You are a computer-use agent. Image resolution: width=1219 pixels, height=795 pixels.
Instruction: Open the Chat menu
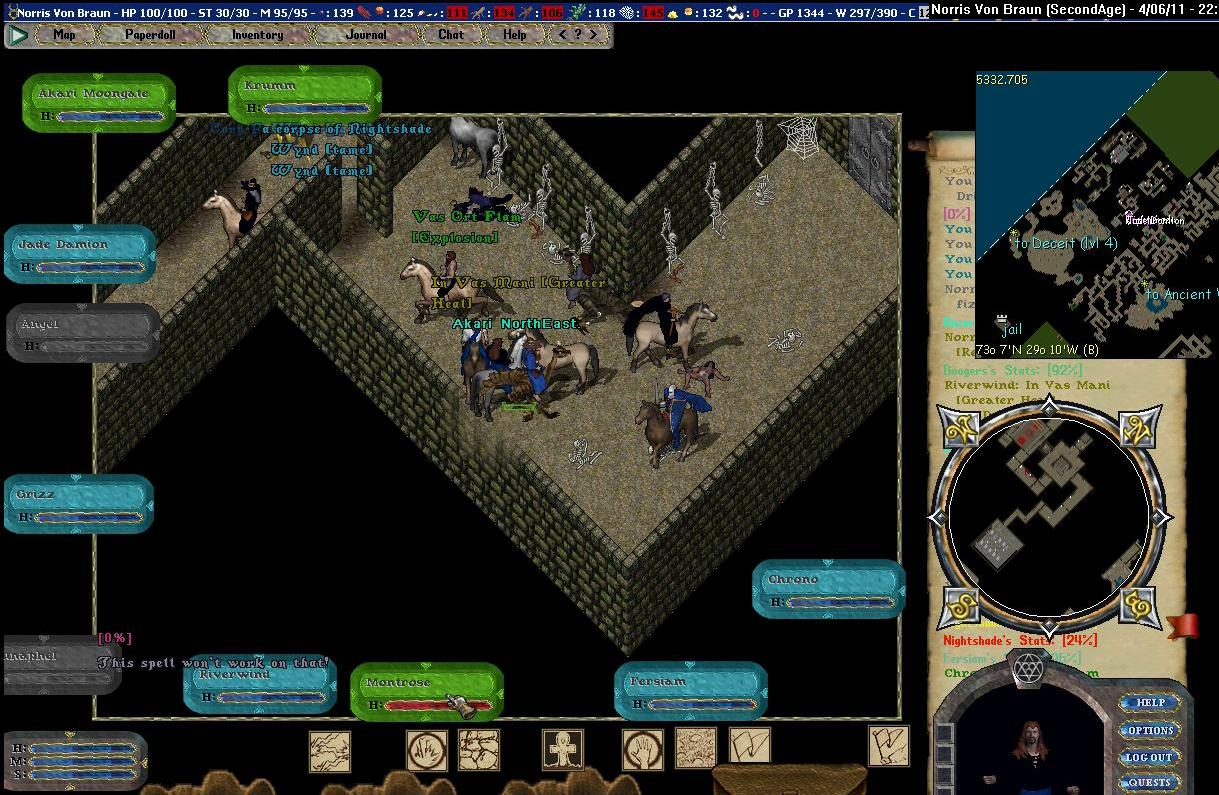(x=451, y=34)
